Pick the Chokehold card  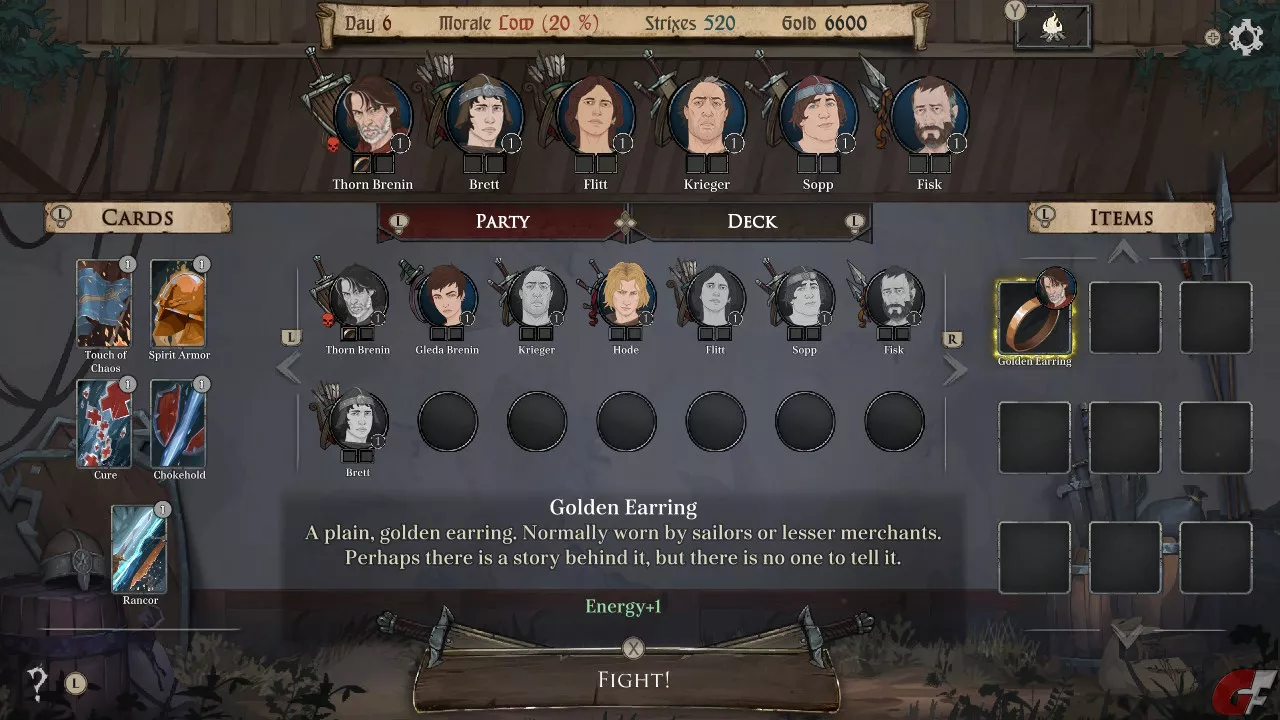(x=178, y=423)
